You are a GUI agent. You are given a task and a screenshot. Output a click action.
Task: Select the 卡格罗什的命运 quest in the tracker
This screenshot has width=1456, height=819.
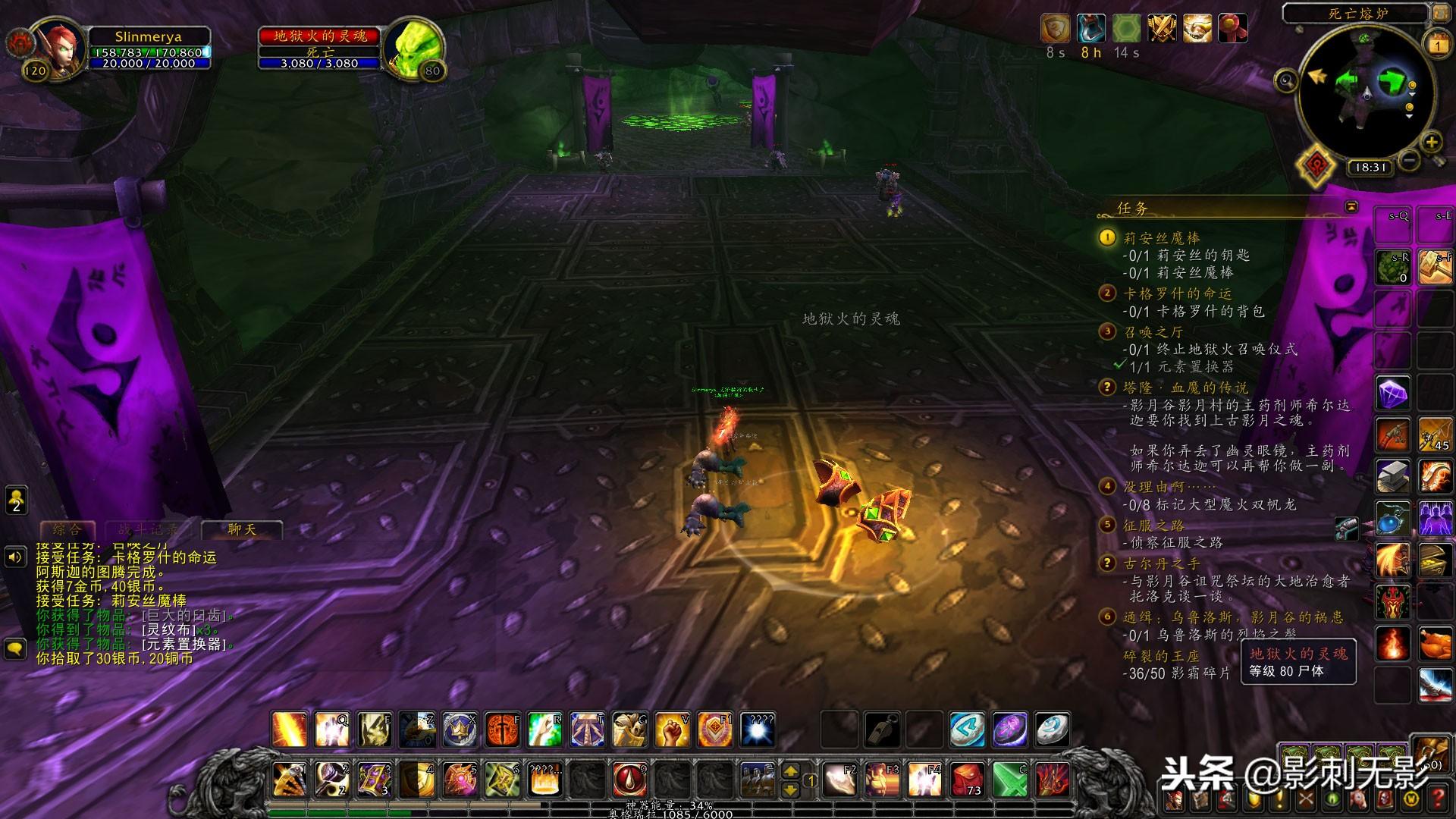1177,293
